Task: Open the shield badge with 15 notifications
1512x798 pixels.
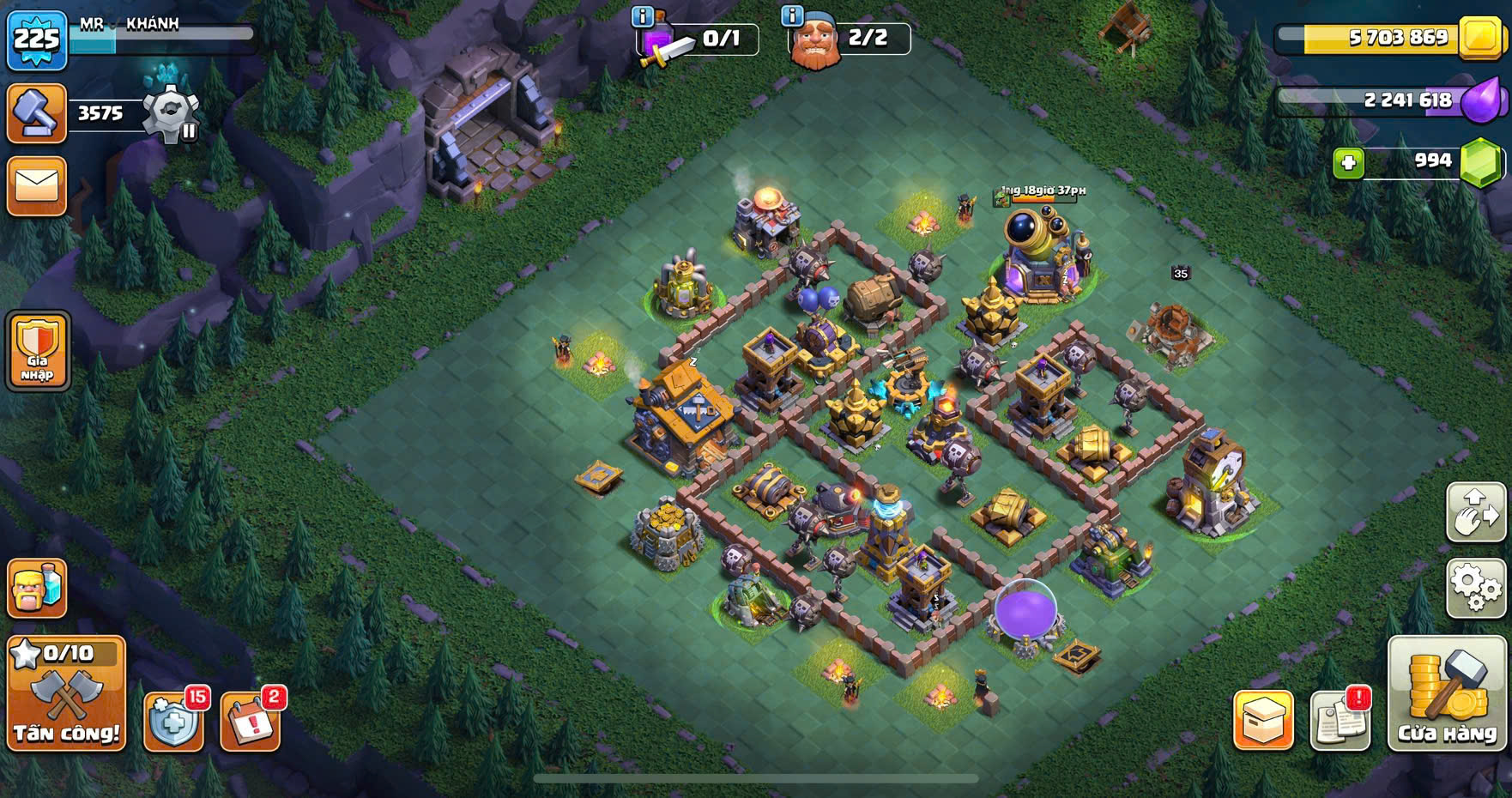Action: pyautogui.click(x=174, y=721)
